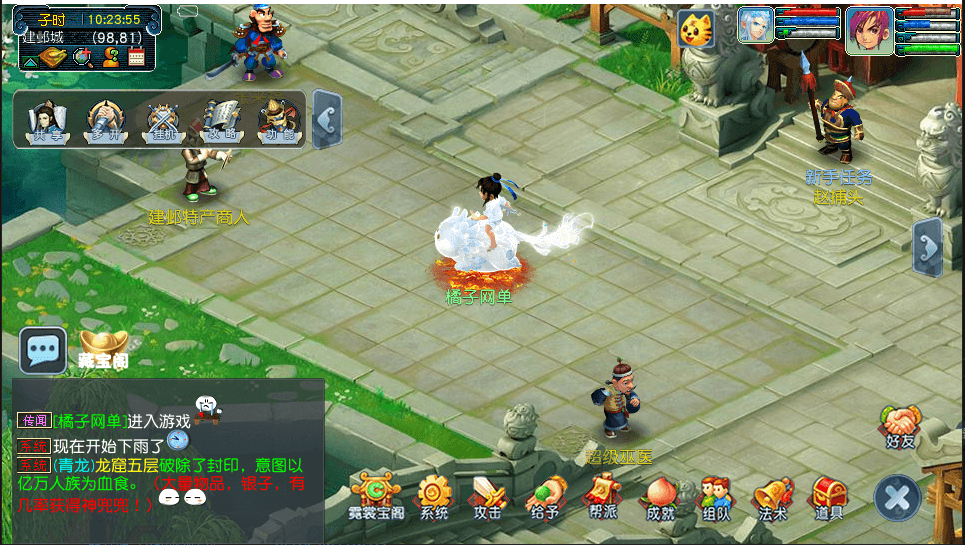Click the yellow cat pet avatar

coord(695,30)
